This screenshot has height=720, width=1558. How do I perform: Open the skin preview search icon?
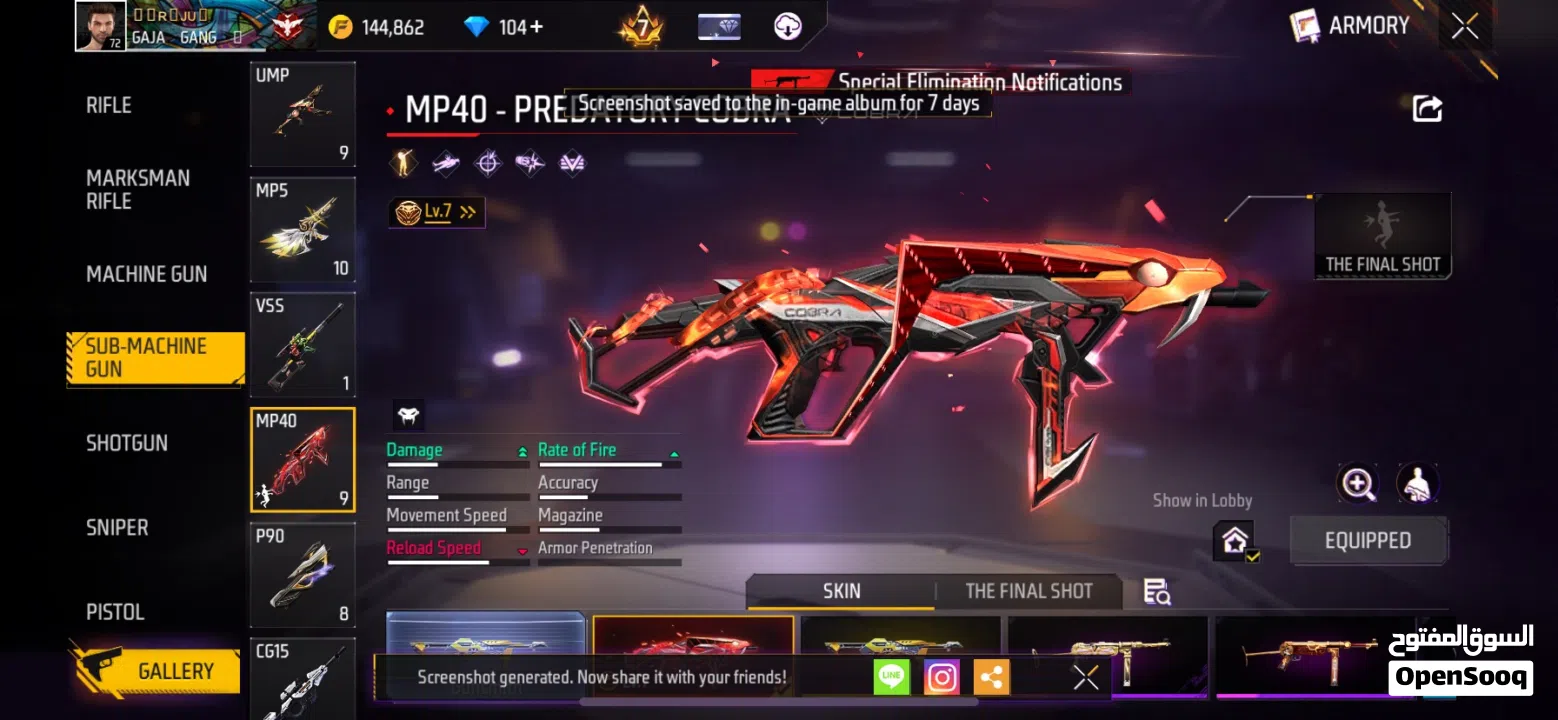tap(1157, 592)
